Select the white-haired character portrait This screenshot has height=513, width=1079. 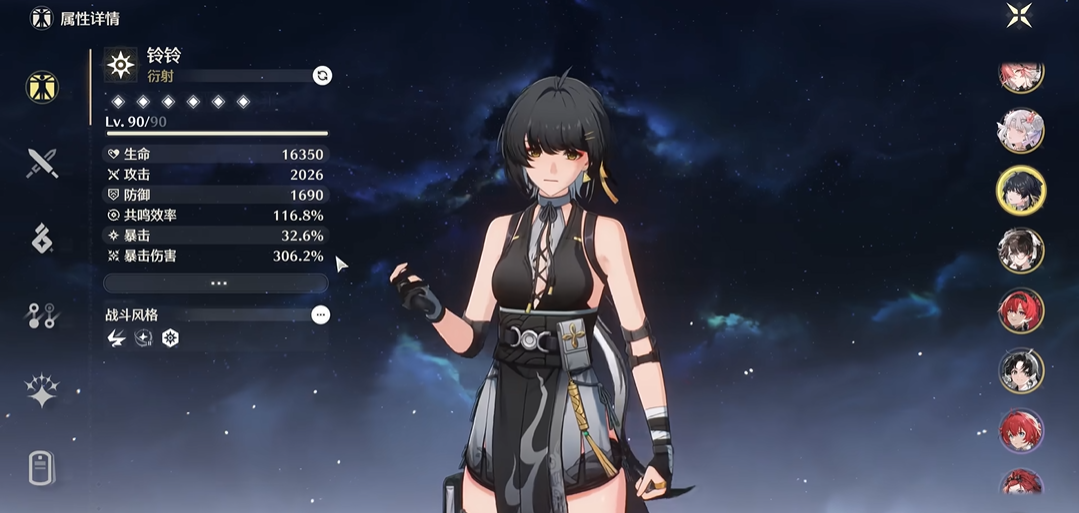pyautogui.click(x=1020, y=130)
